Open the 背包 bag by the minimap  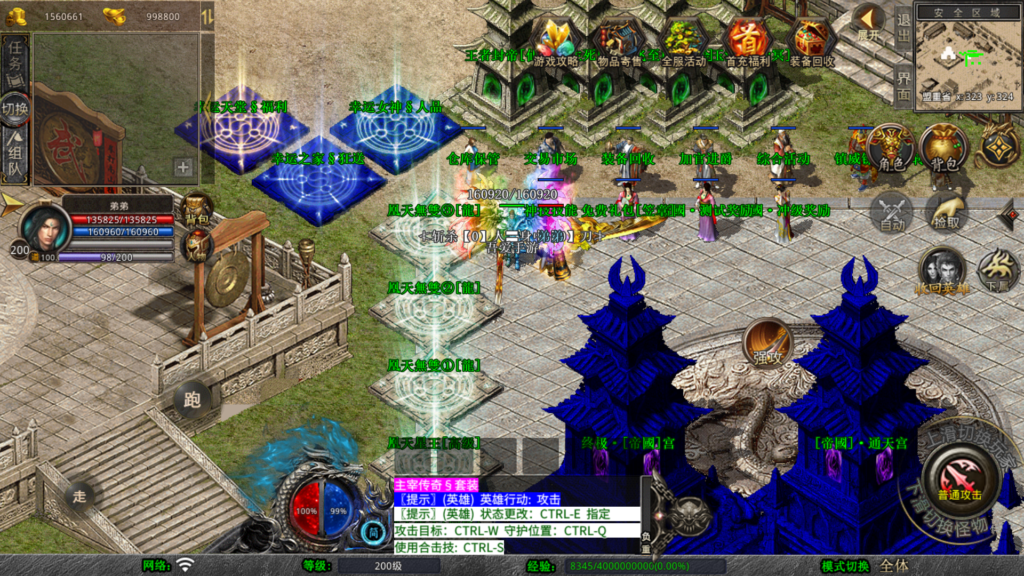coord(943,148)
